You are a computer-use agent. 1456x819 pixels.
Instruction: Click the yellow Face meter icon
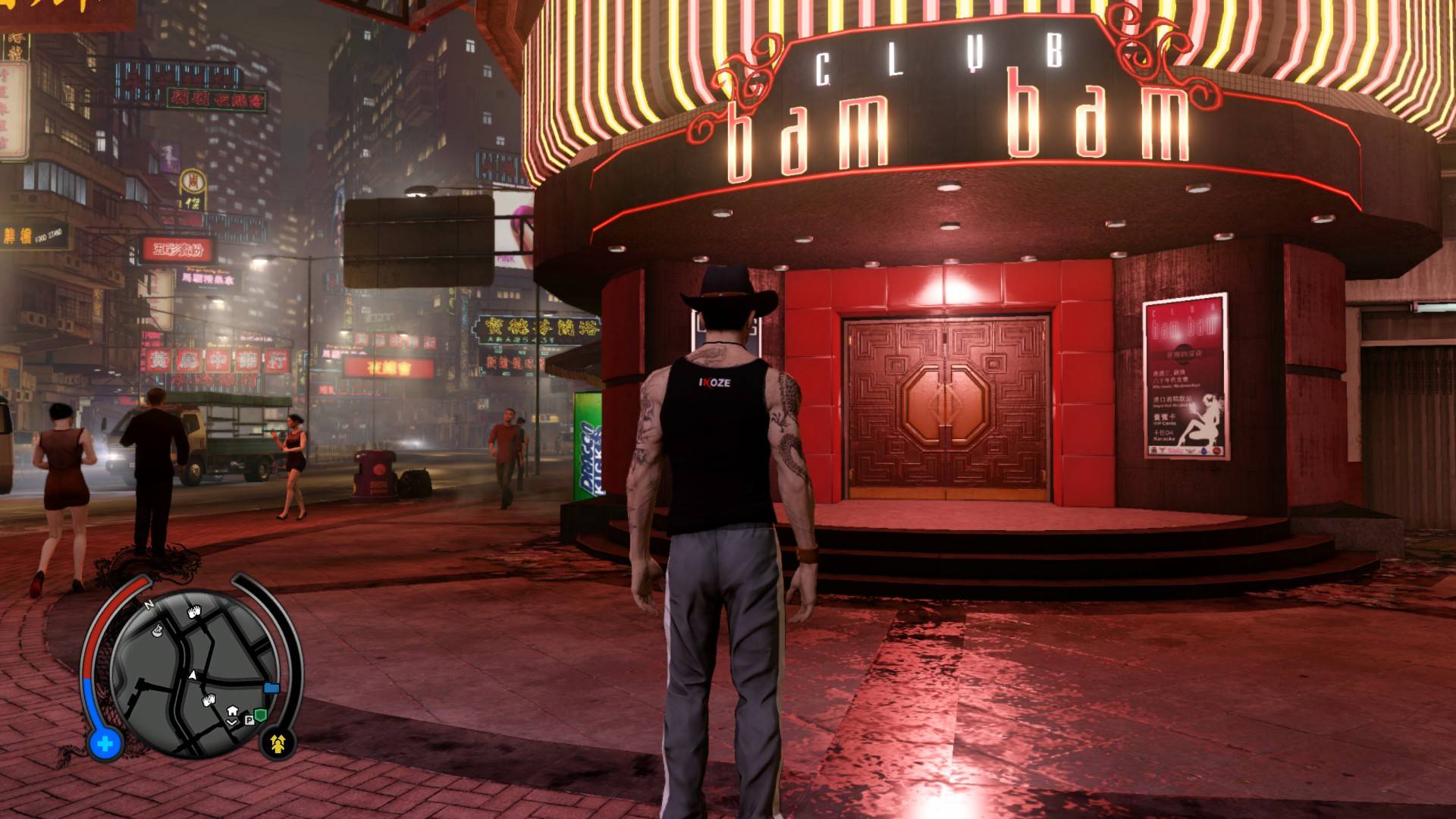[278, 743]
